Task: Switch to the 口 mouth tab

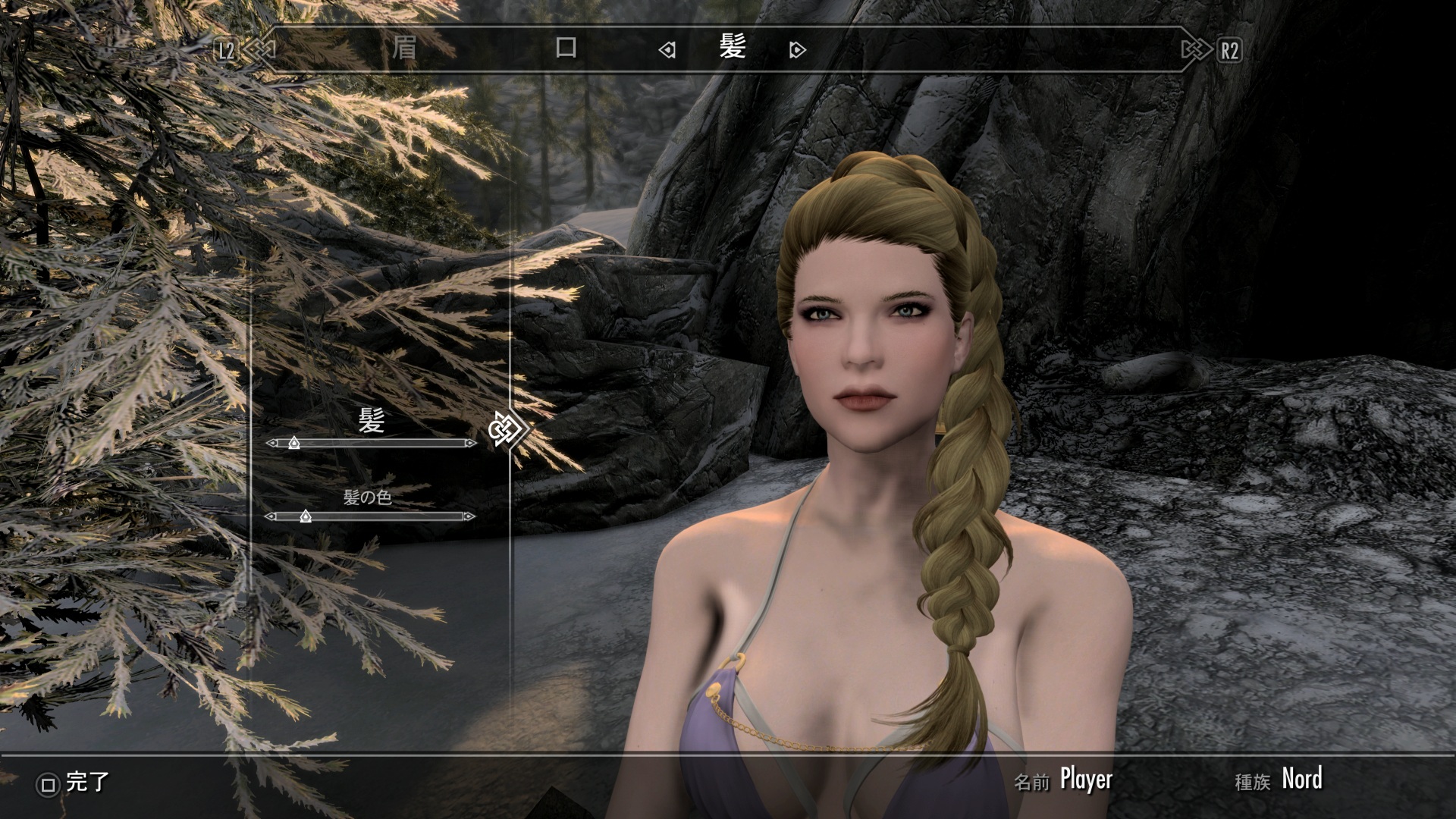Action: coord(566,49)
